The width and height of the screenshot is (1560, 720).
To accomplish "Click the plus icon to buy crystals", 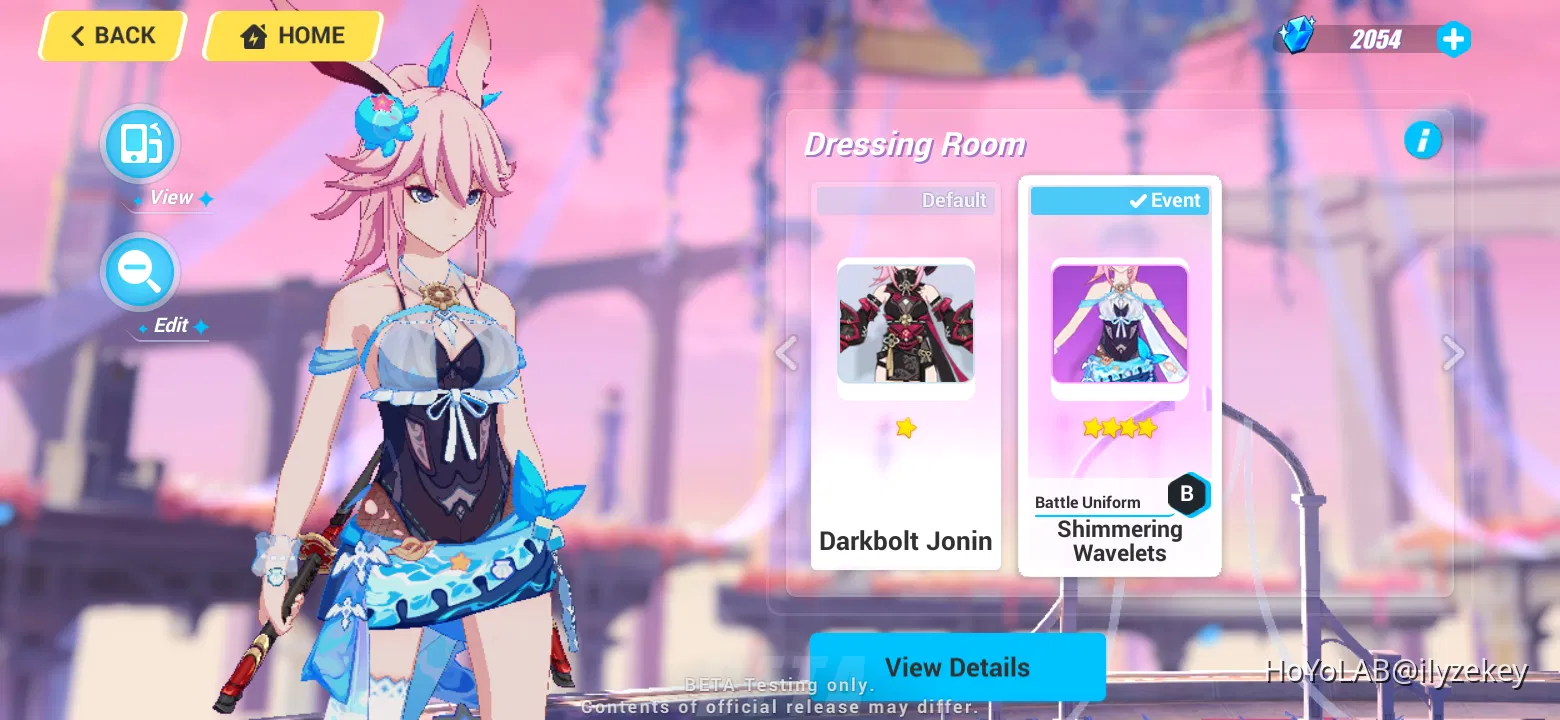I will point(1453,39).
